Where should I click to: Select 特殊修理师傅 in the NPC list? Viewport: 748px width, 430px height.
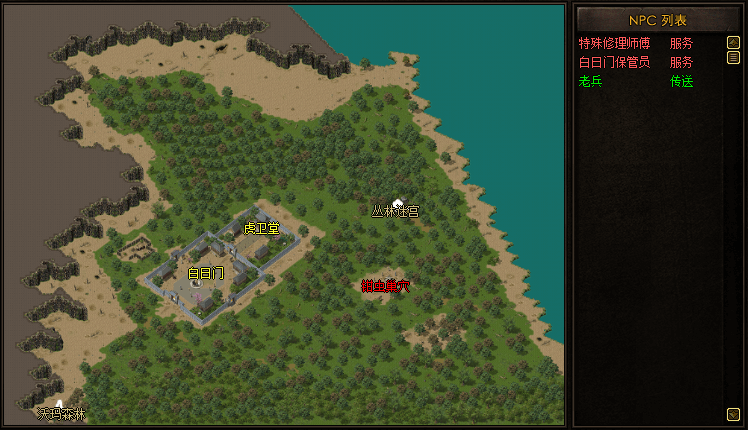[614, 44]
